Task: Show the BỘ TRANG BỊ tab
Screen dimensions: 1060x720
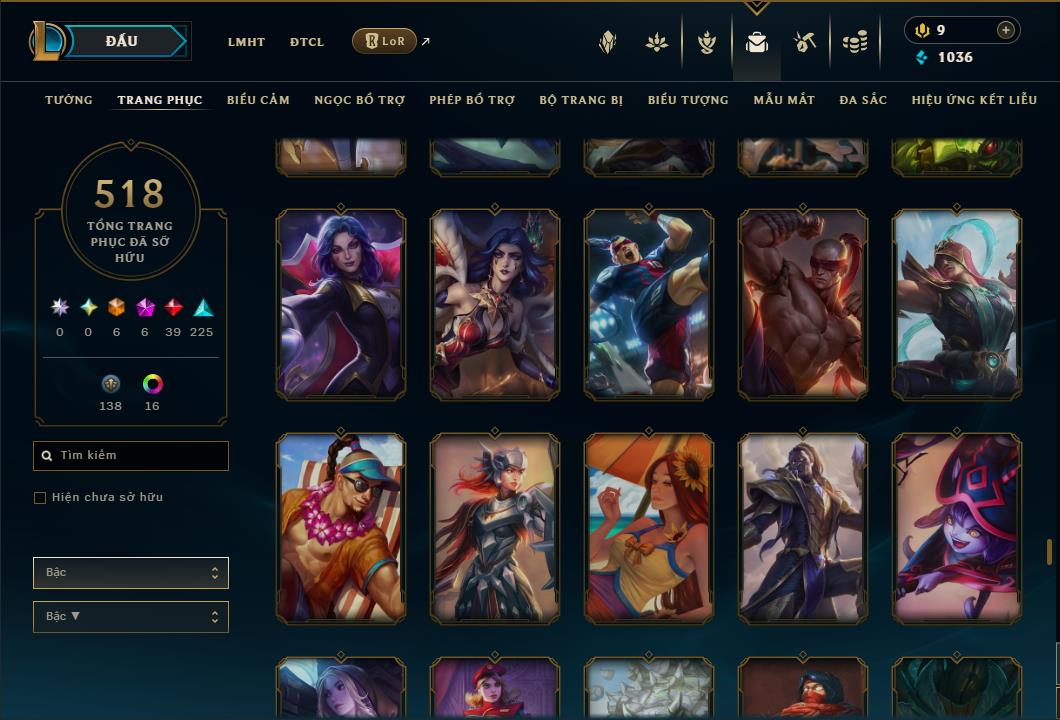Action: [x=581, y=100]
